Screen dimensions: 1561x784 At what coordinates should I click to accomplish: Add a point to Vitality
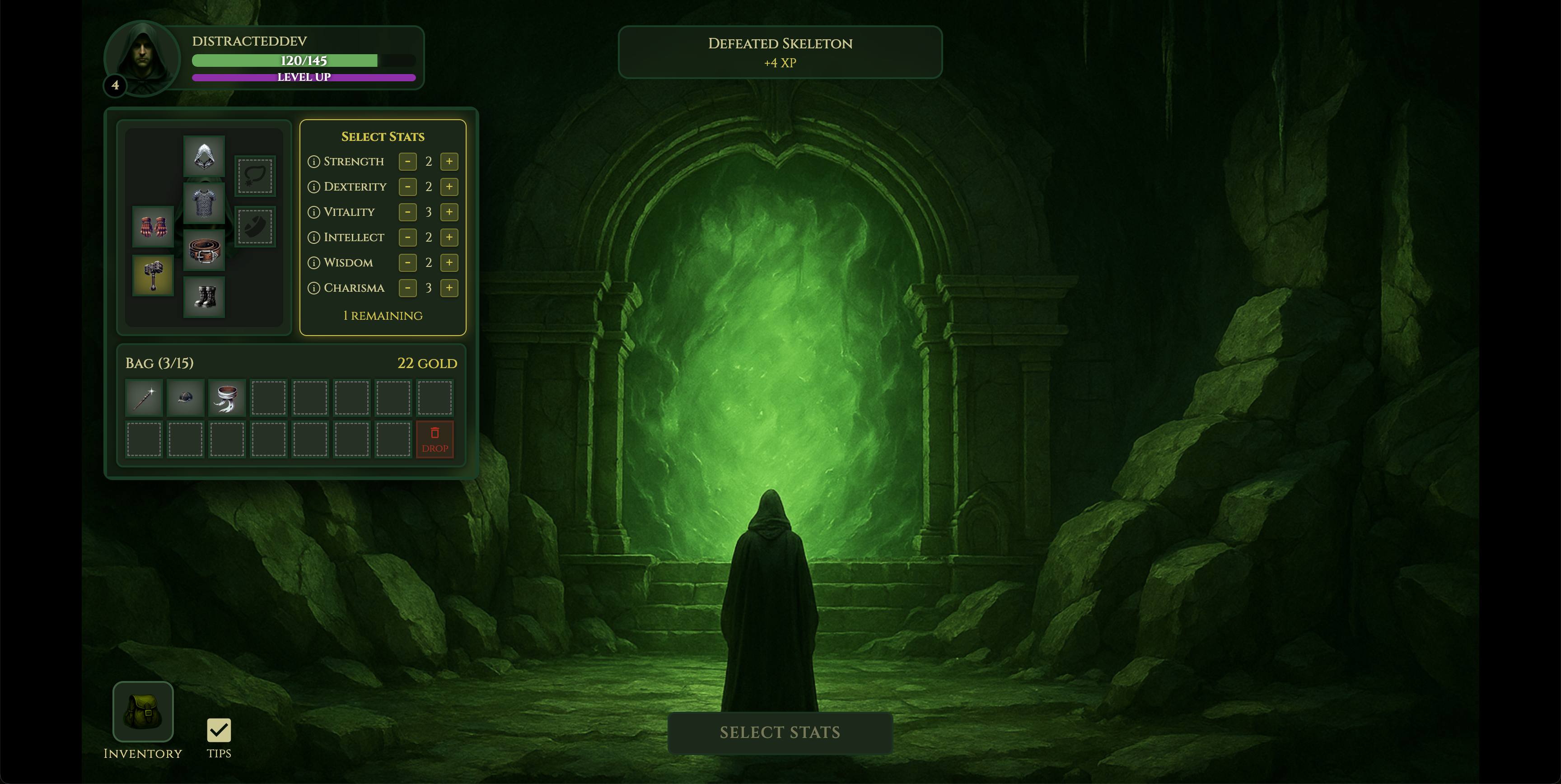[x=449, y=212]
